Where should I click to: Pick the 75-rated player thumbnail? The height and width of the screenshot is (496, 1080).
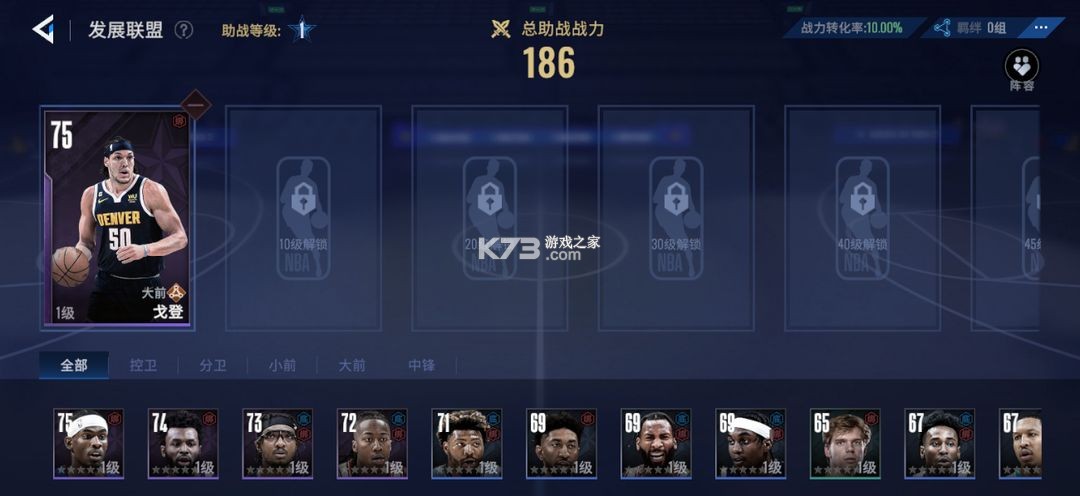(88, 442)
